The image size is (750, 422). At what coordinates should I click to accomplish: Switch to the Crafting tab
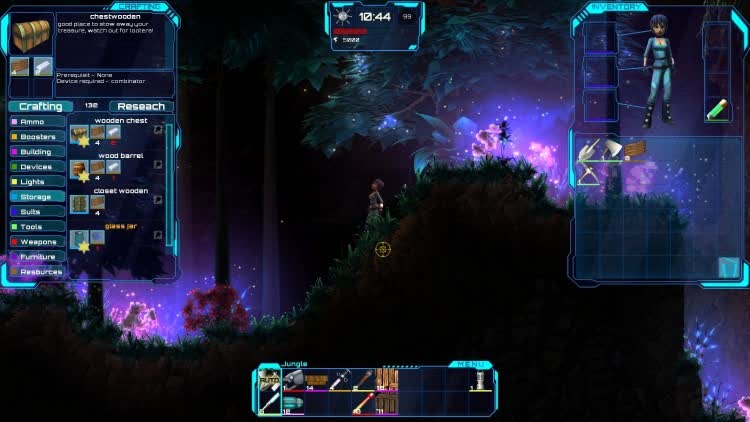(x=40, y=106)
